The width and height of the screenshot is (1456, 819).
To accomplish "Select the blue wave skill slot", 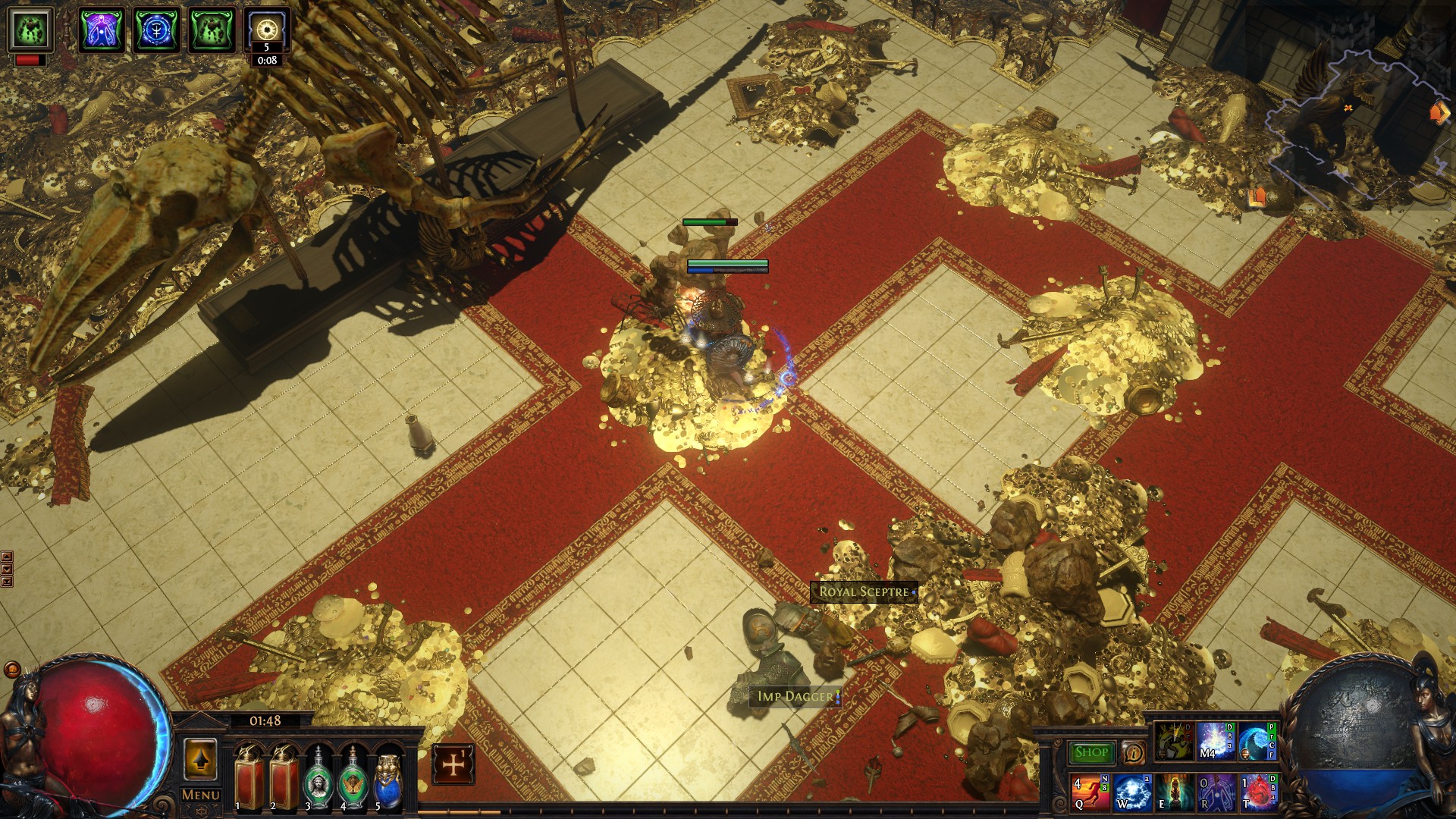I will pyautogui.click(x=1257, y=742).
